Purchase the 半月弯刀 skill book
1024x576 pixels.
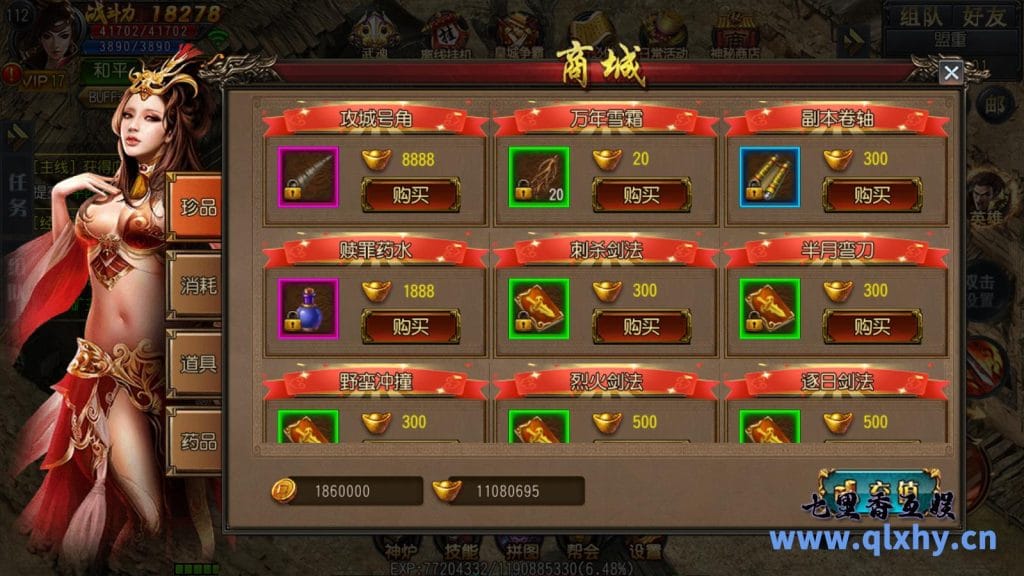(x=872, y=326)
